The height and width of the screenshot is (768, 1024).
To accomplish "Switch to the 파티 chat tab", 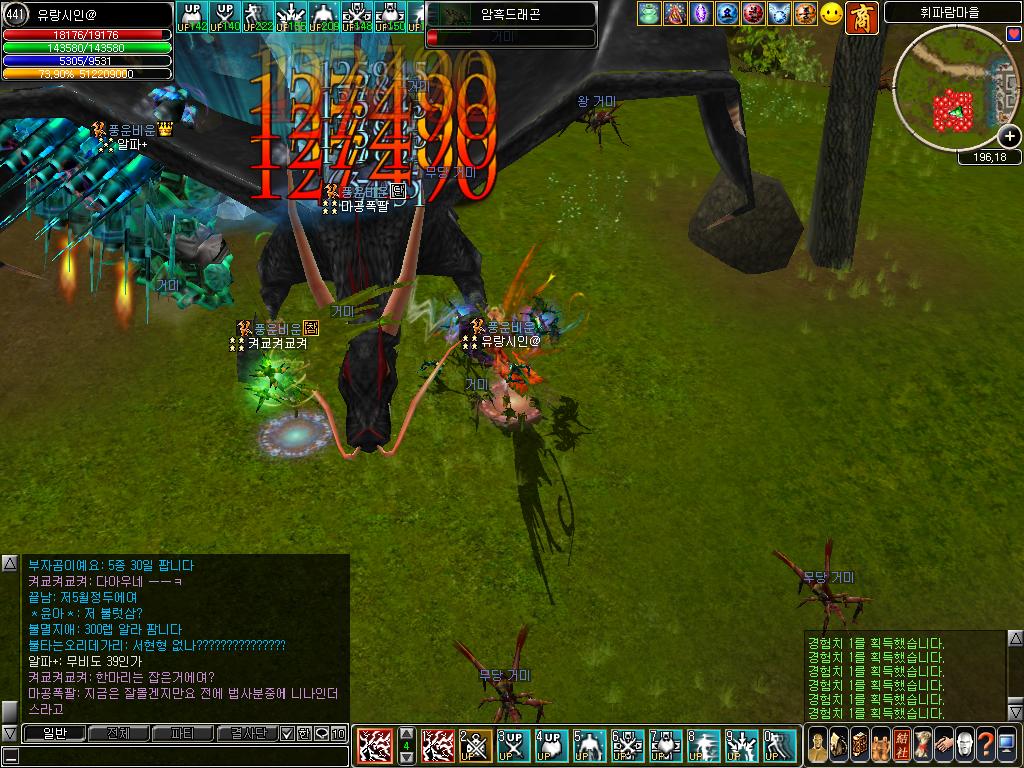I will pos(182,734).
